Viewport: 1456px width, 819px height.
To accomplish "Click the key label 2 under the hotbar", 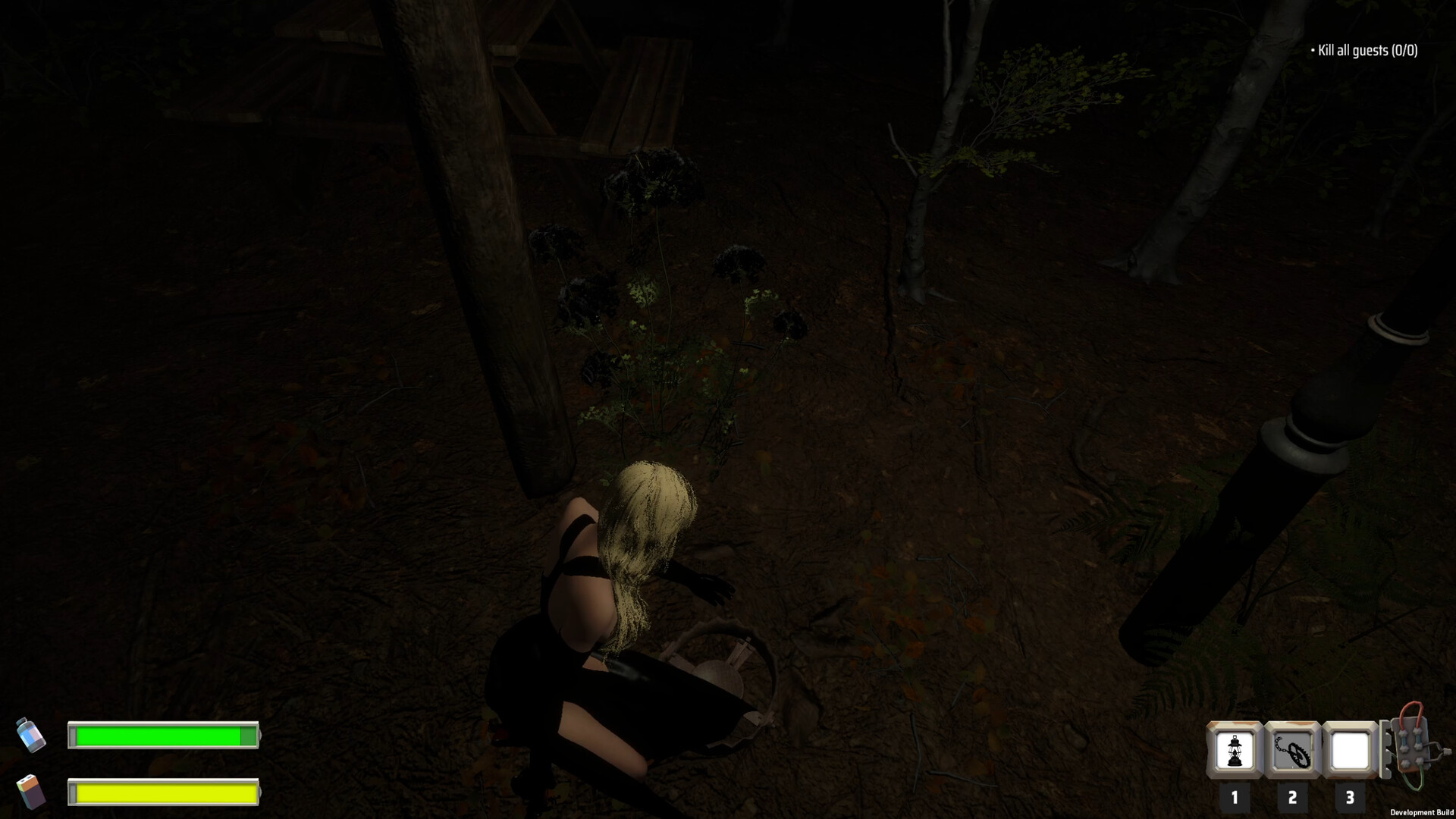I will click(x=1292, y=797).
